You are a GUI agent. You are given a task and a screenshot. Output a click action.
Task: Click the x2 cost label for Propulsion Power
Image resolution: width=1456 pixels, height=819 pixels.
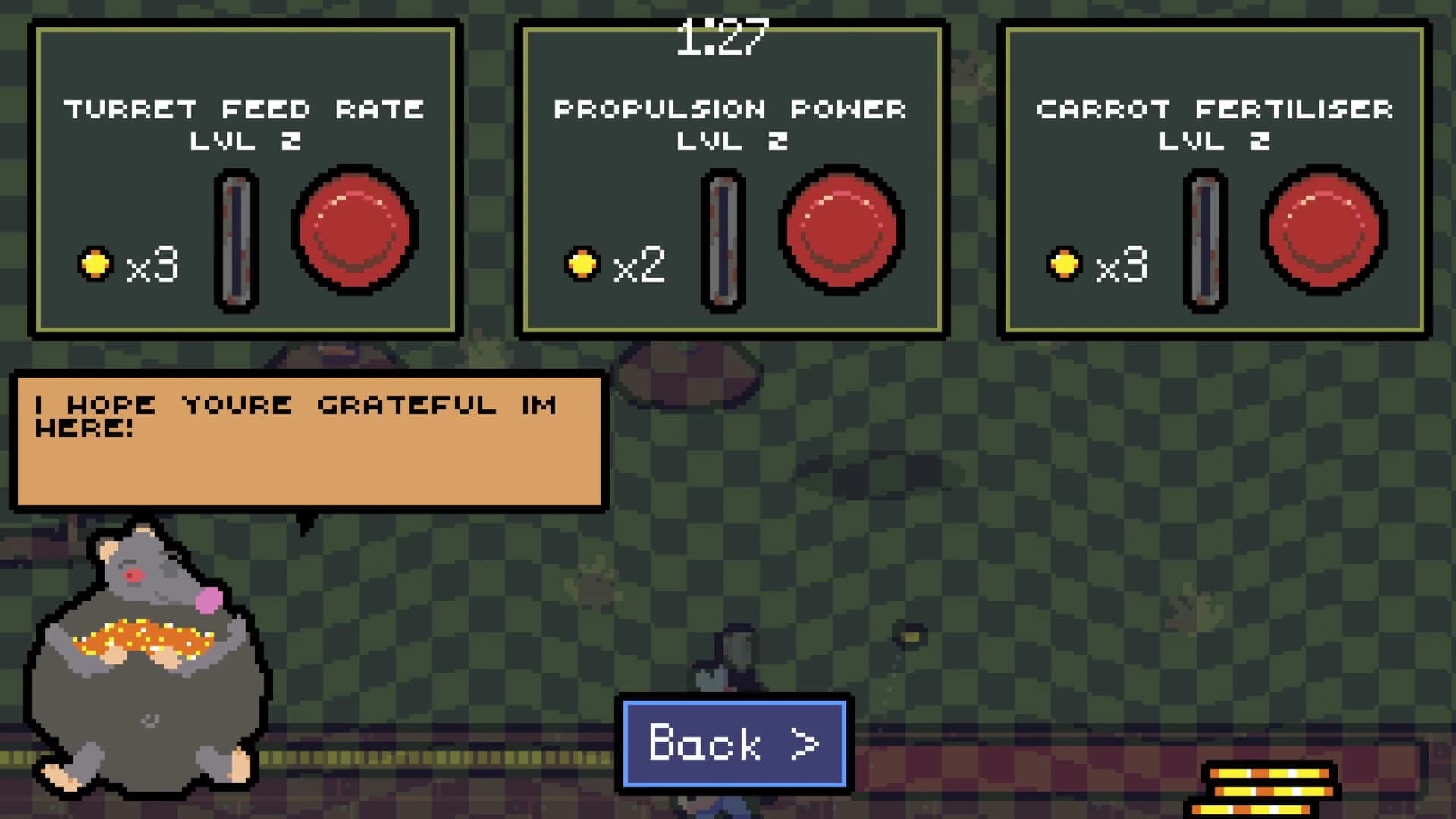[x=641, y=266]
